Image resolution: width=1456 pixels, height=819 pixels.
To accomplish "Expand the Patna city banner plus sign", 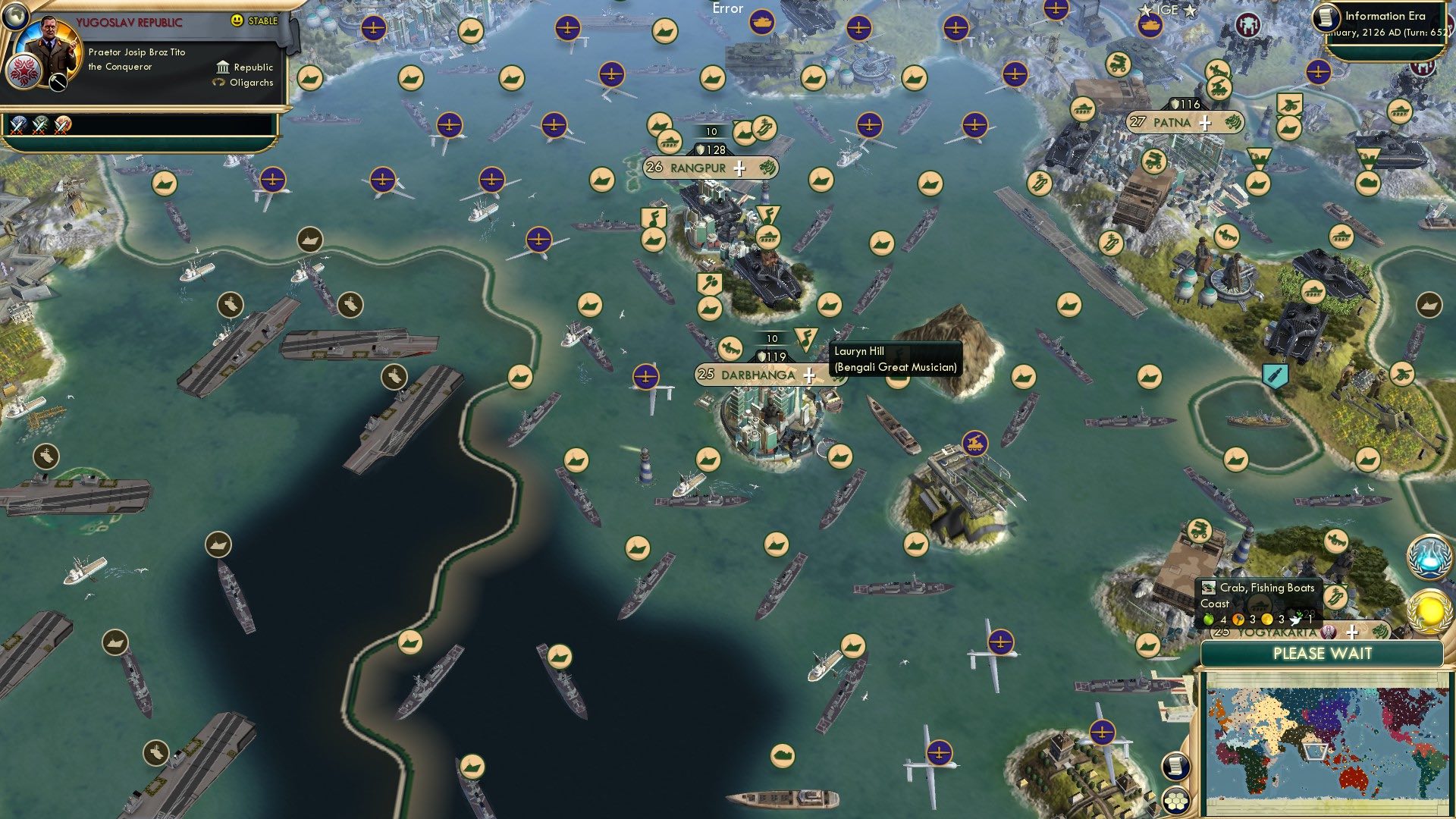I will click(1204, 121).
